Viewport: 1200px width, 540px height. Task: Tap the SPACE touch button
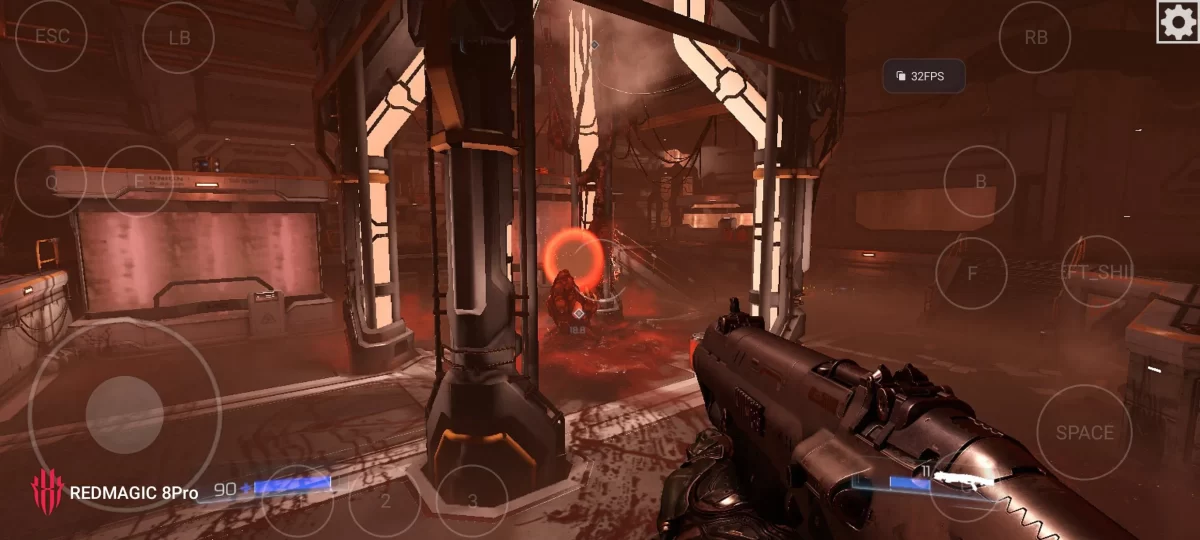[x=1084, y=432]
